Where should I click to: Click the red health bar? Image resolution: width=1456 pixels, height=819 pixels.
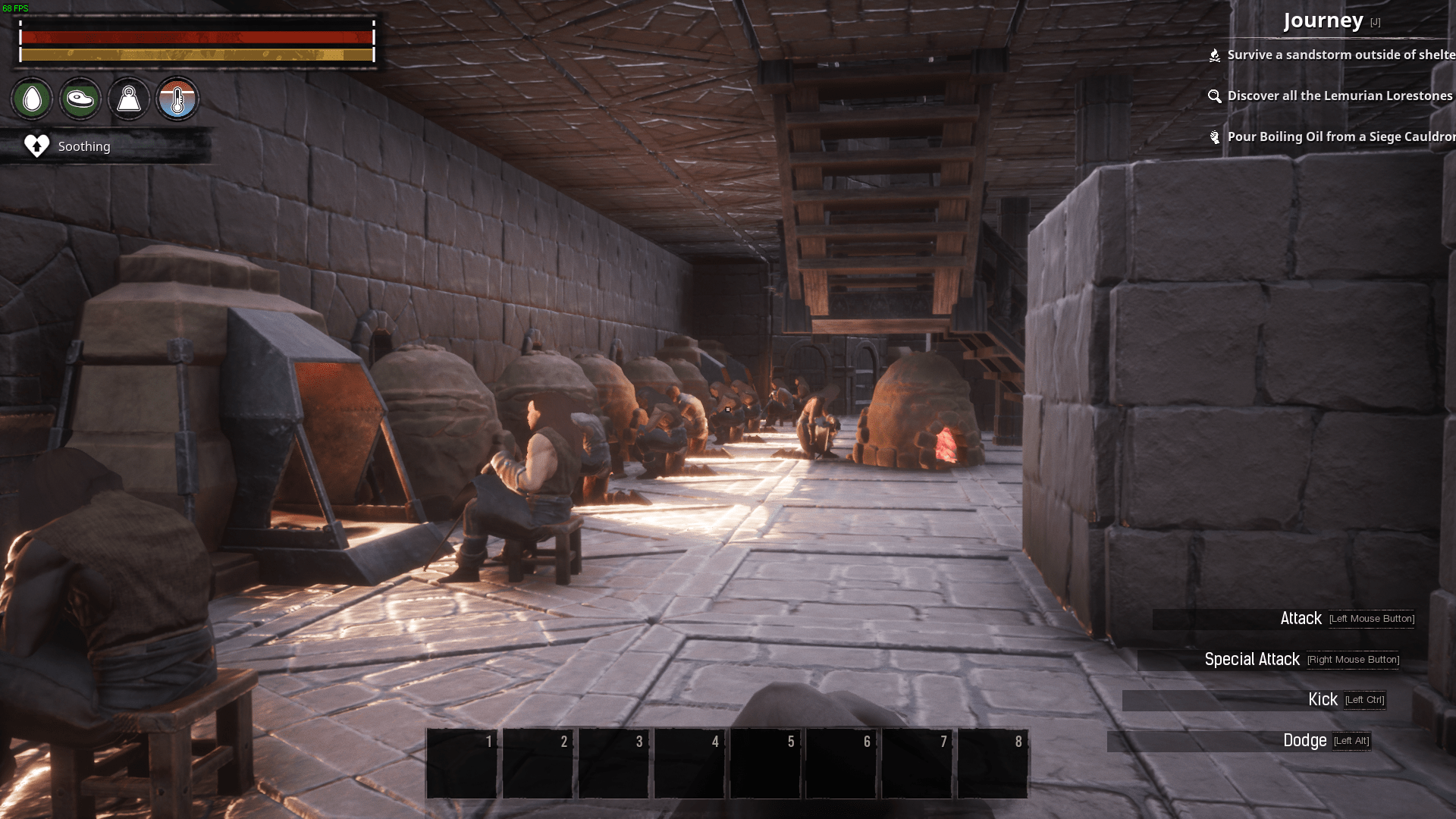pyautogui.click(x=197, y=36)
